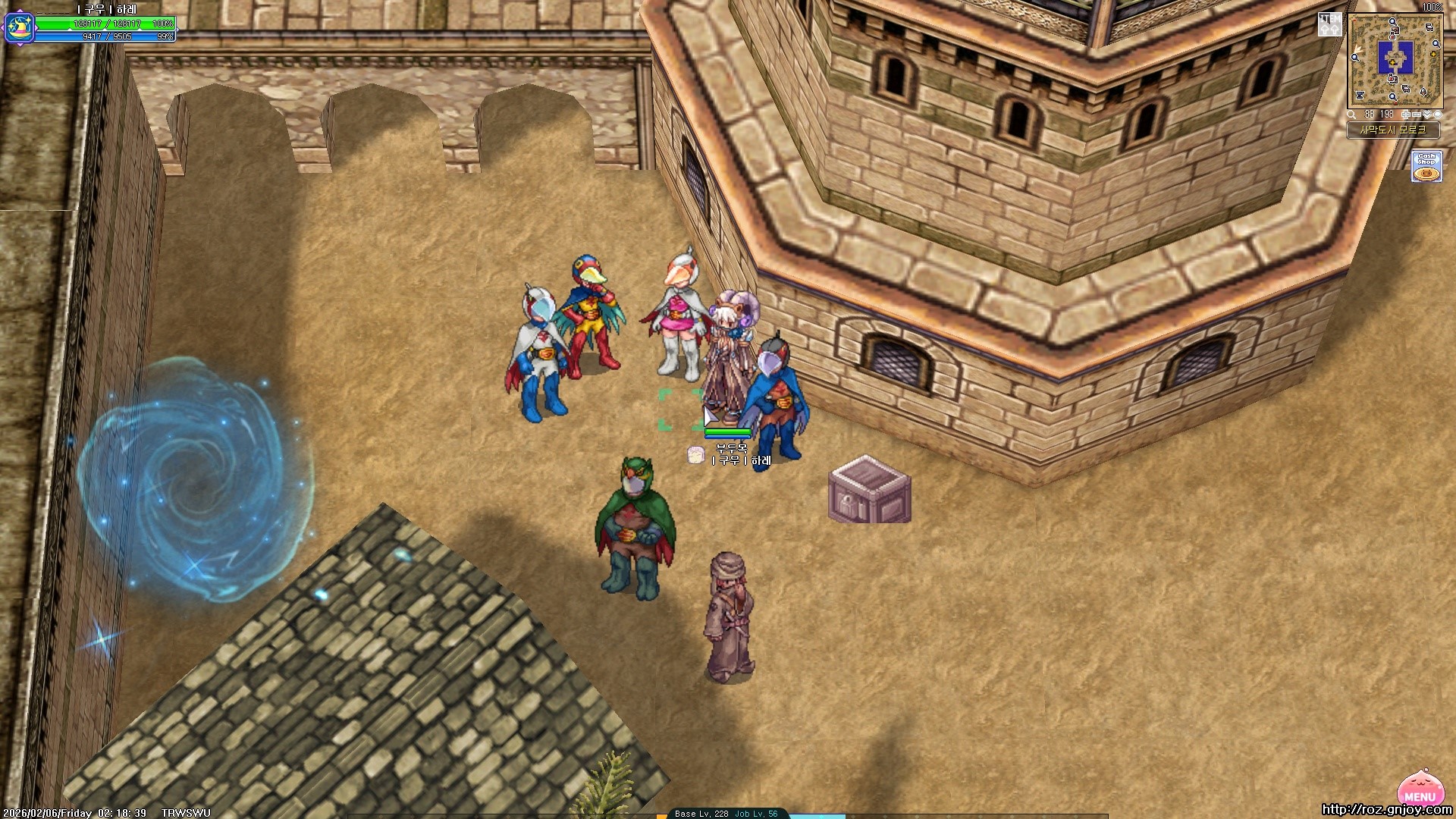Click the wizard hat character portrait
The width and height of the screenshot is (1456, 819).
[19, 27]
